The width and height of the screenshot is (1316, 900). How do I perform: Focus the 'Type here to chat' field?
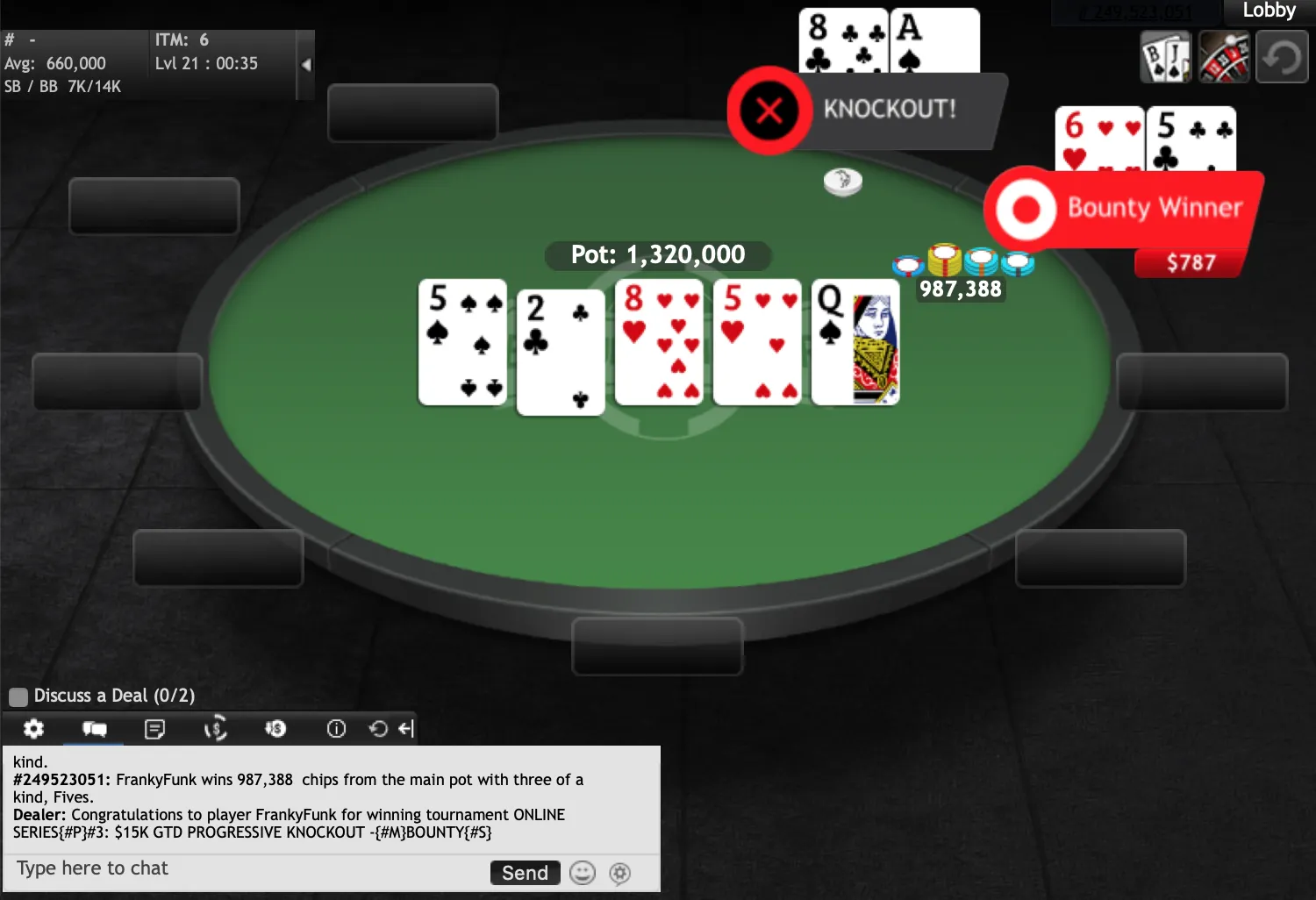click(246, 869)
